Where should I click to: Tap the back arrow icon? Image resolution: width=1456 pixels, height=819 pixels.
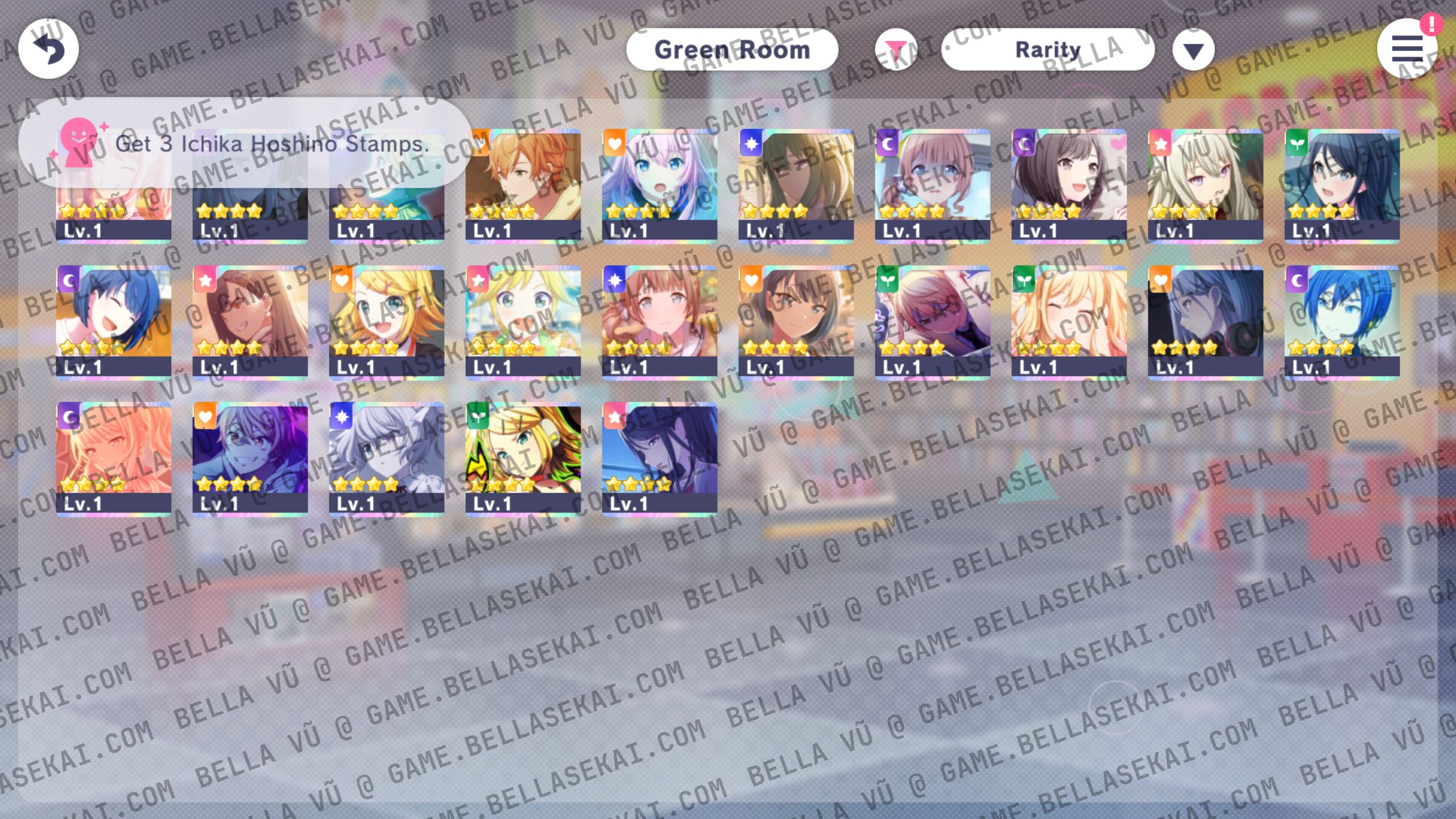click(x=48, y=49)
